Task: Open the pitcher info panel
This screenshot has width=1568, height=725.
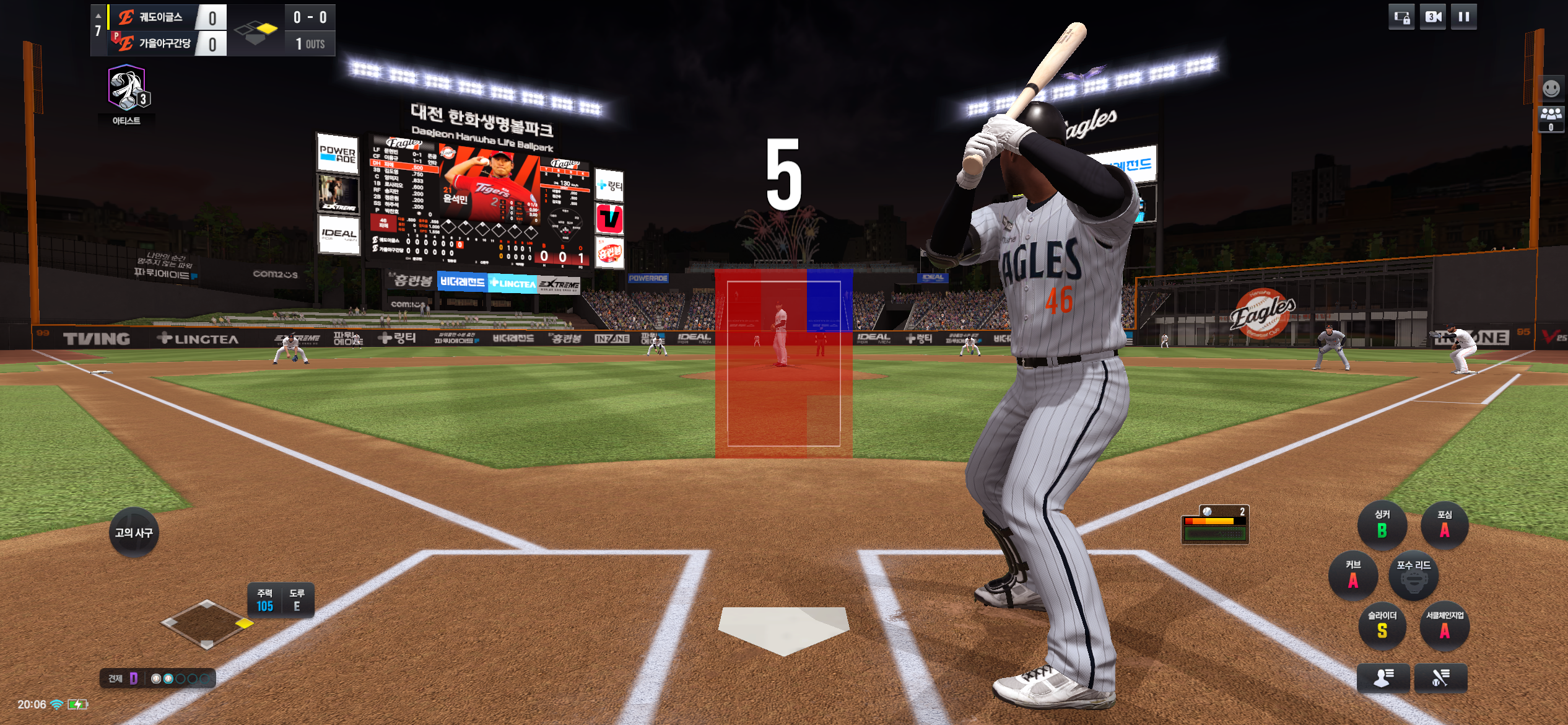Action: tap(1383, 677)
